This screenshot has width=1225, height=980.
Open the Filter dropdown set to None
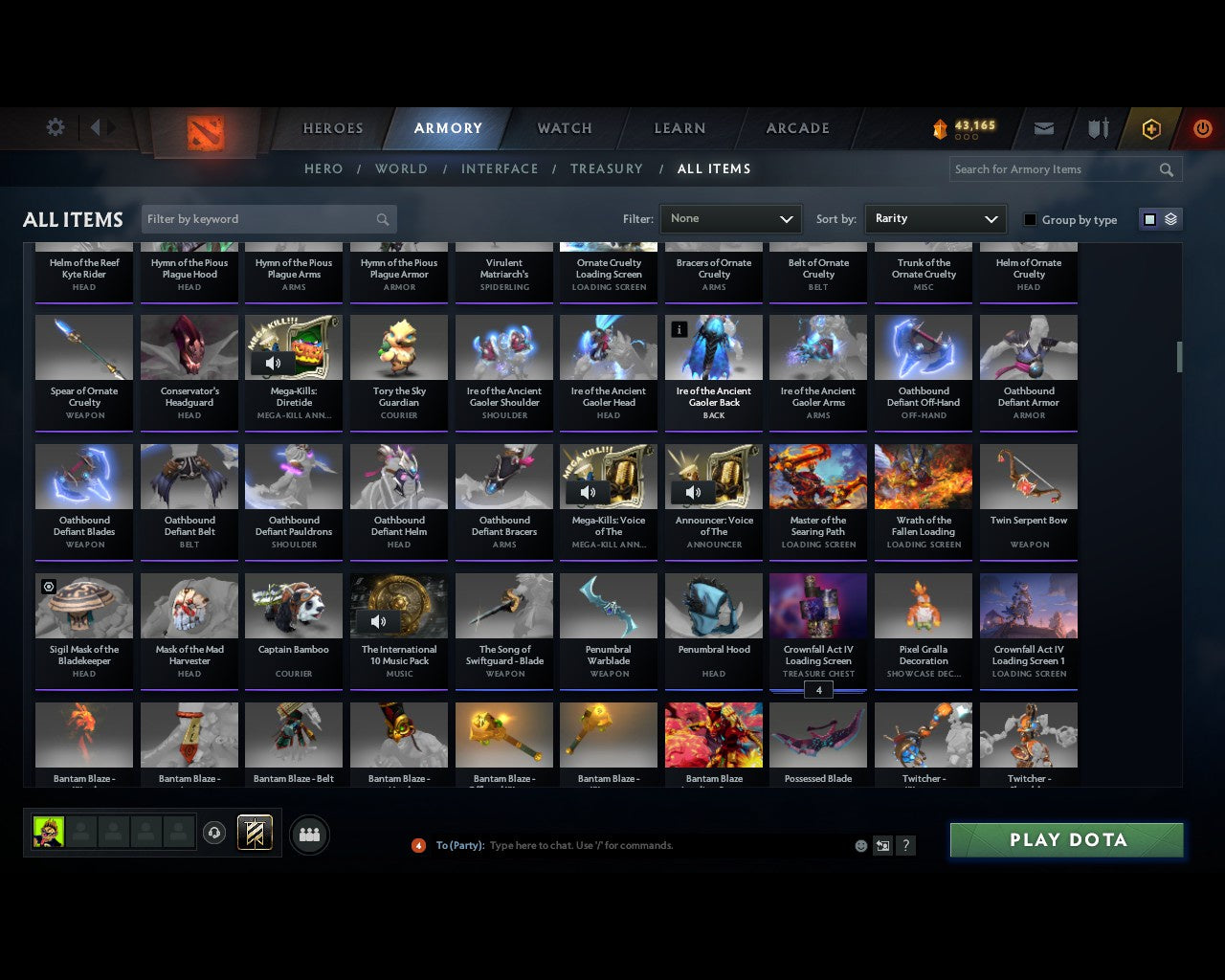730,218
